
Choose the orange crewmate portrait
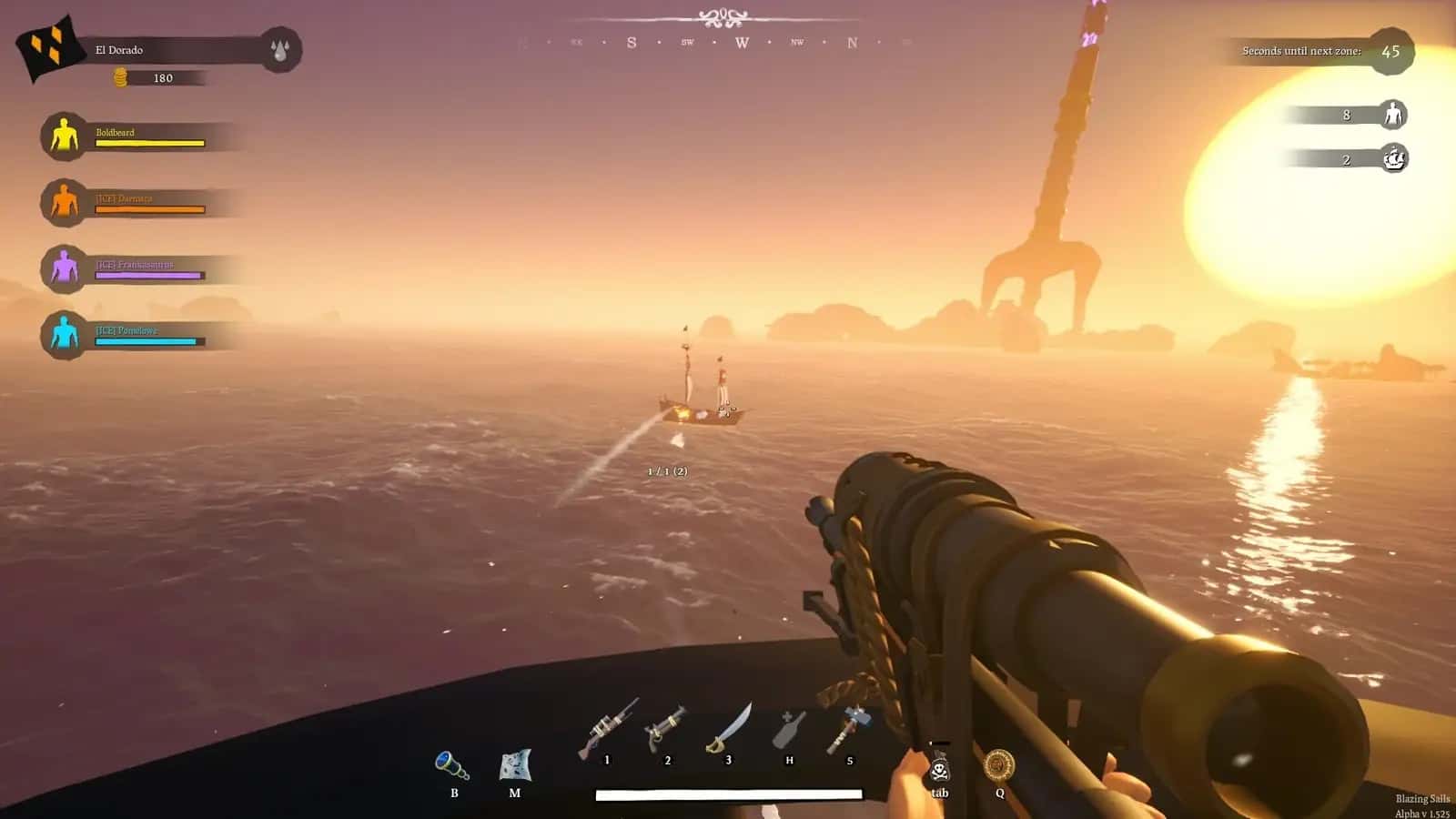coord(64,203)
